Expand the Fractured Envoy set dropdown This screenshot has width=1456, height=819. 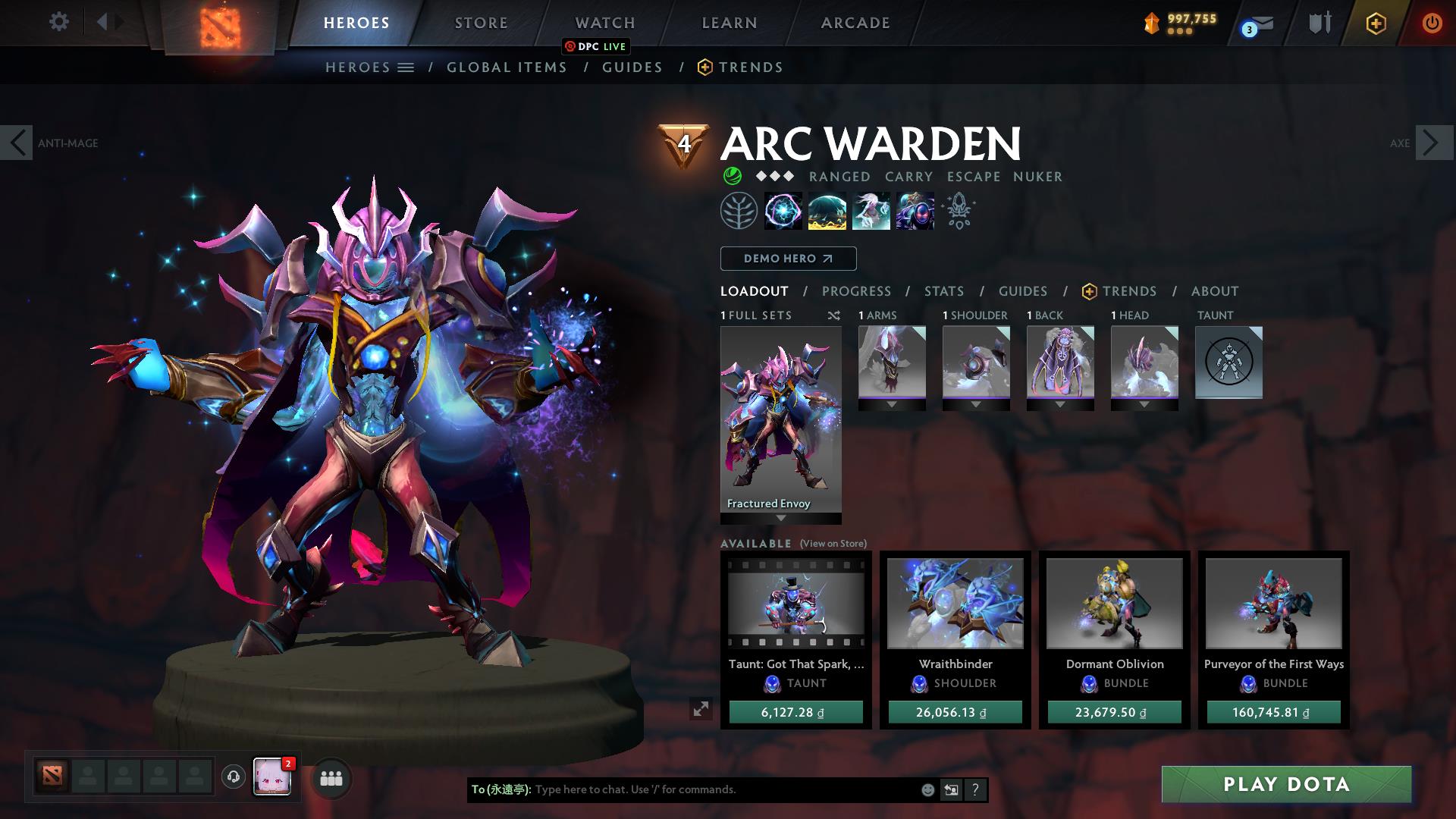[780, 519]
